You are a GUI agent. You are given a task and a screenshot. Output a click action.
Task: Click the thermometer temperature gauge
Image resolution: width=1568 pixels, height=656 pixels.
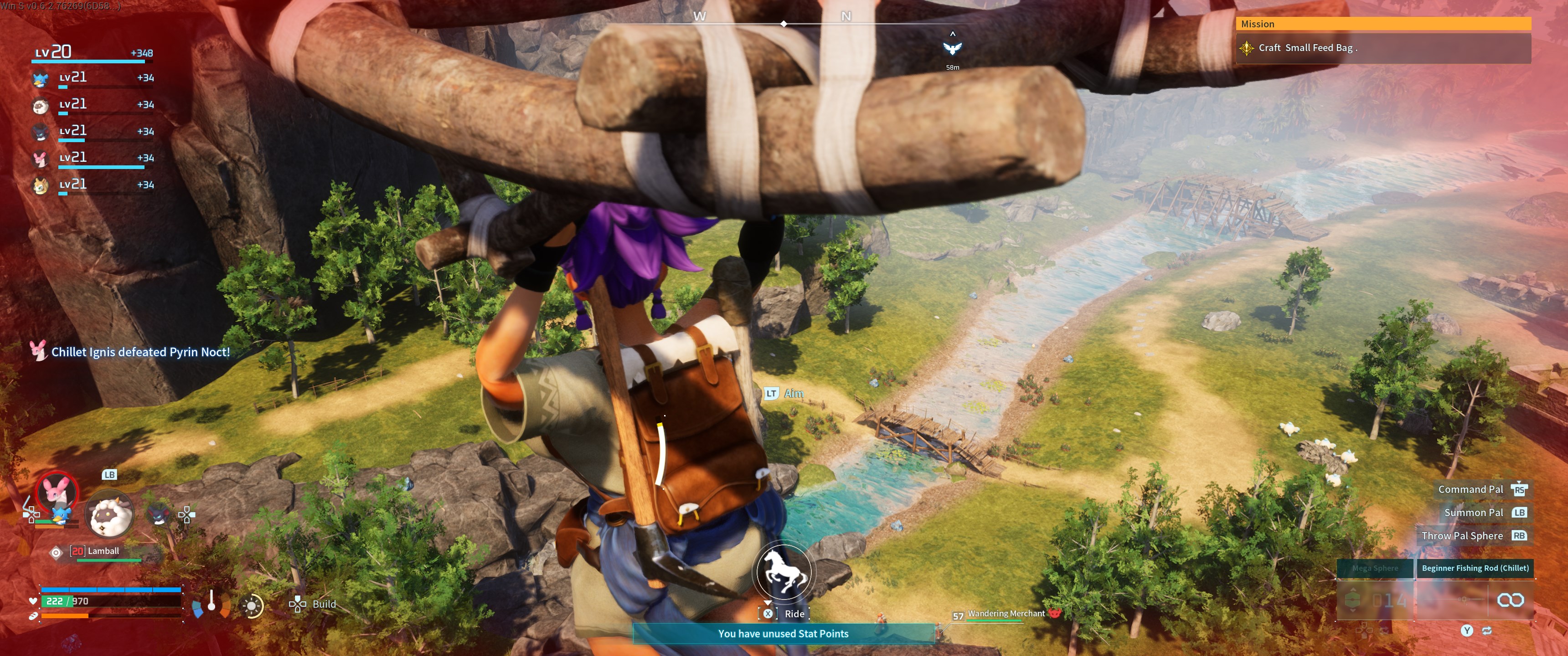coord(211,601)
